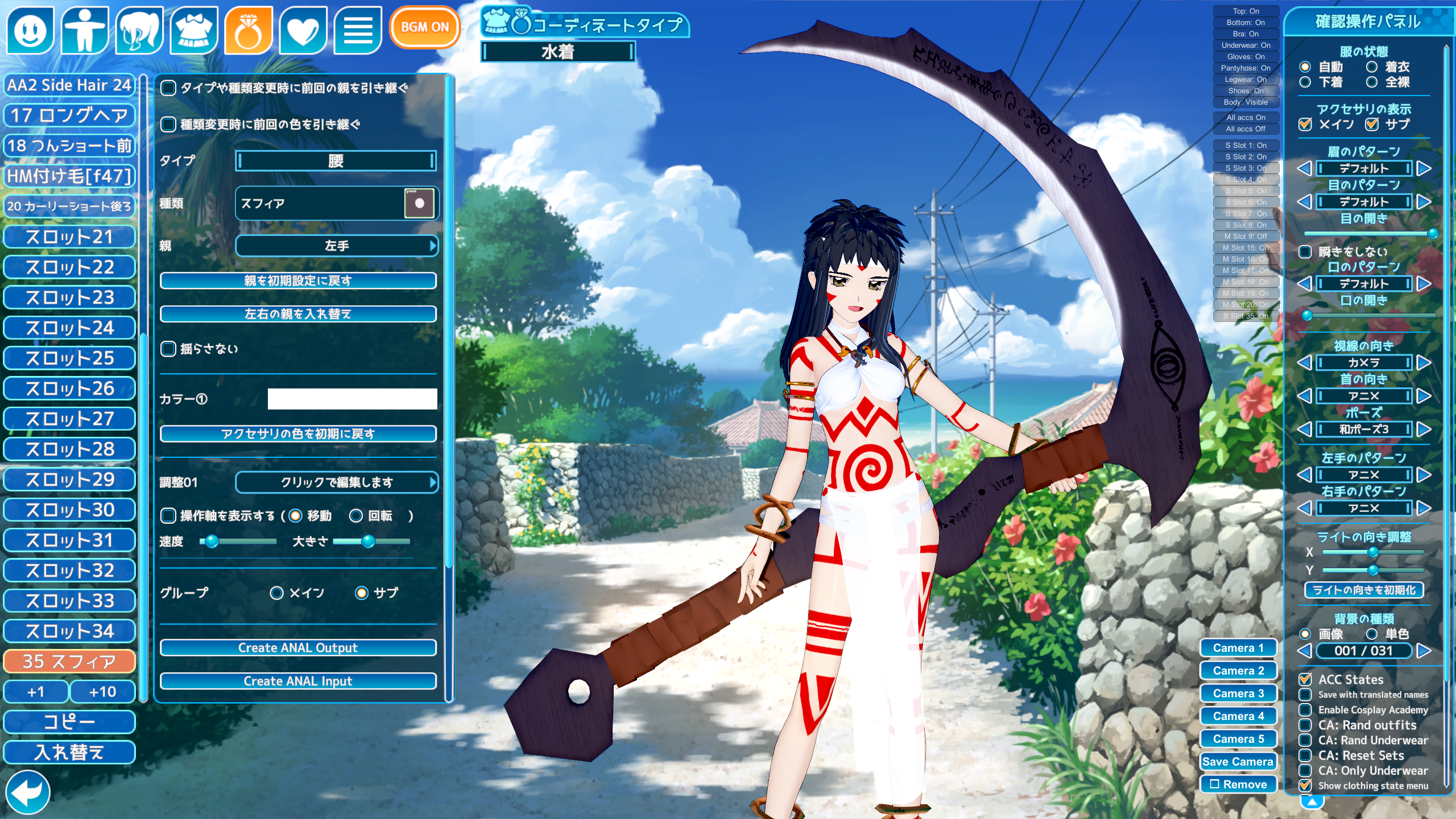Select the メイン group radio button

tap(277, 593)
